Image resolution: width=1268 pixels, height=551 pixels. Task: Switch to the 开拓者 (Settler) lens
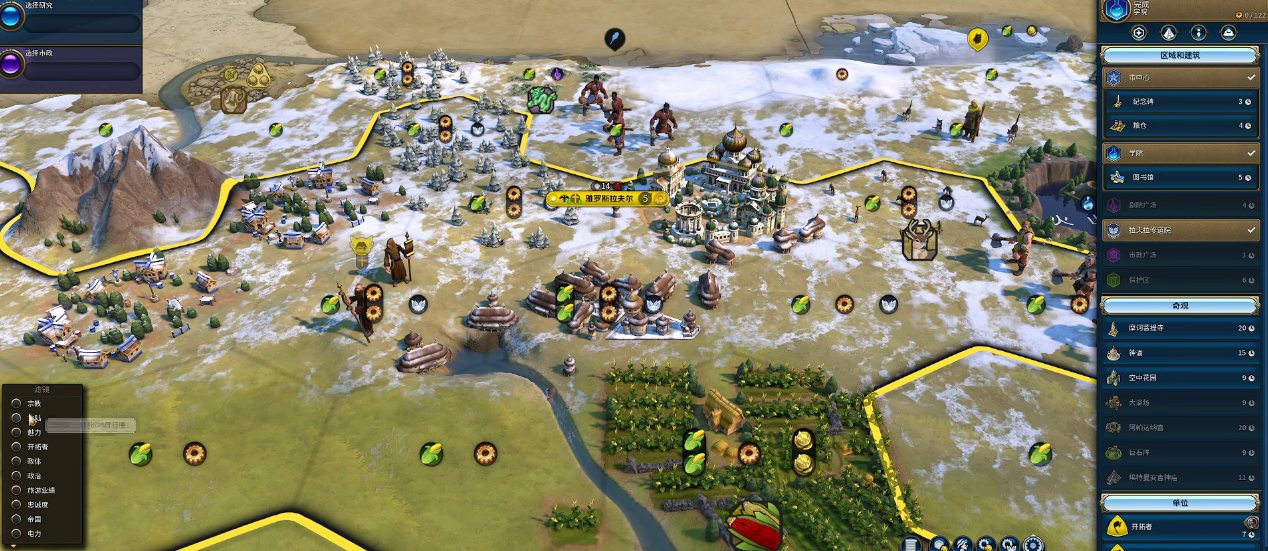(x=38, y=446)
